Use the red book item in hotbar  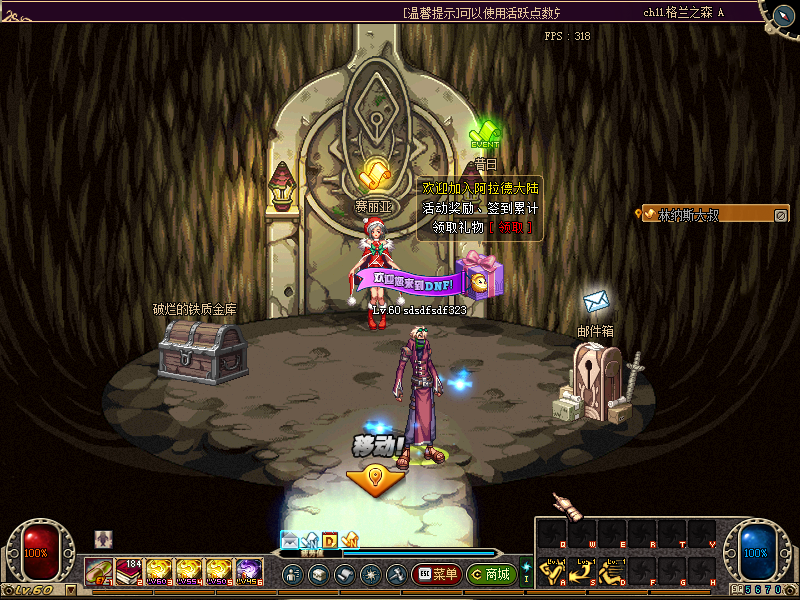(x=129, y=571)
